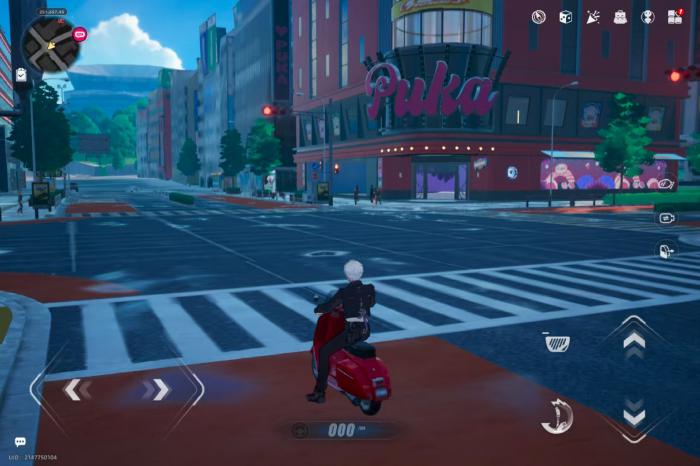
Task: Brake with the down chevron button
Action: click(x=634, y=414)
